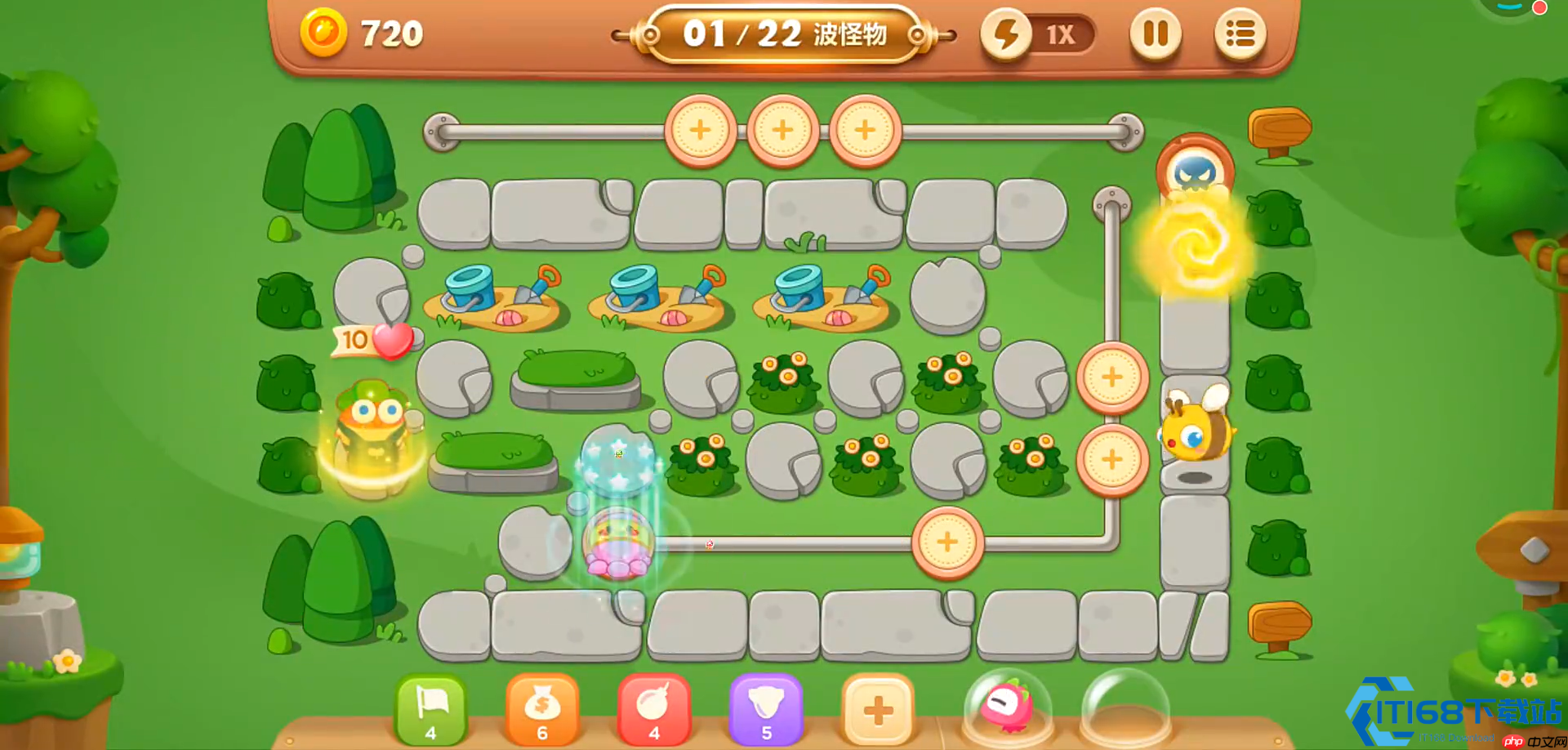
Task: Pause the game with the pause button
Action: pos(1156,33)
